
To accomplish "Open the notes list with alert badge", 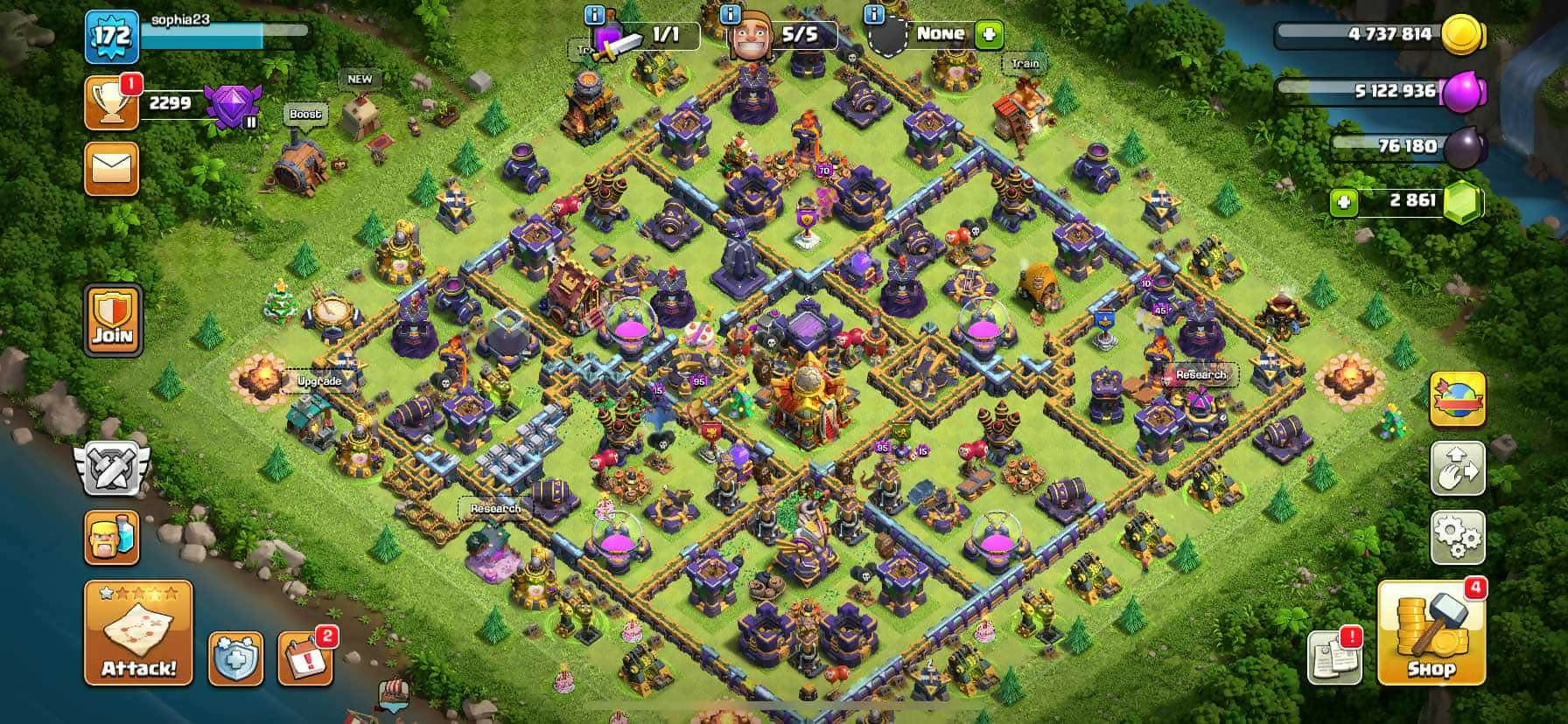I will tap(1333, 656).
